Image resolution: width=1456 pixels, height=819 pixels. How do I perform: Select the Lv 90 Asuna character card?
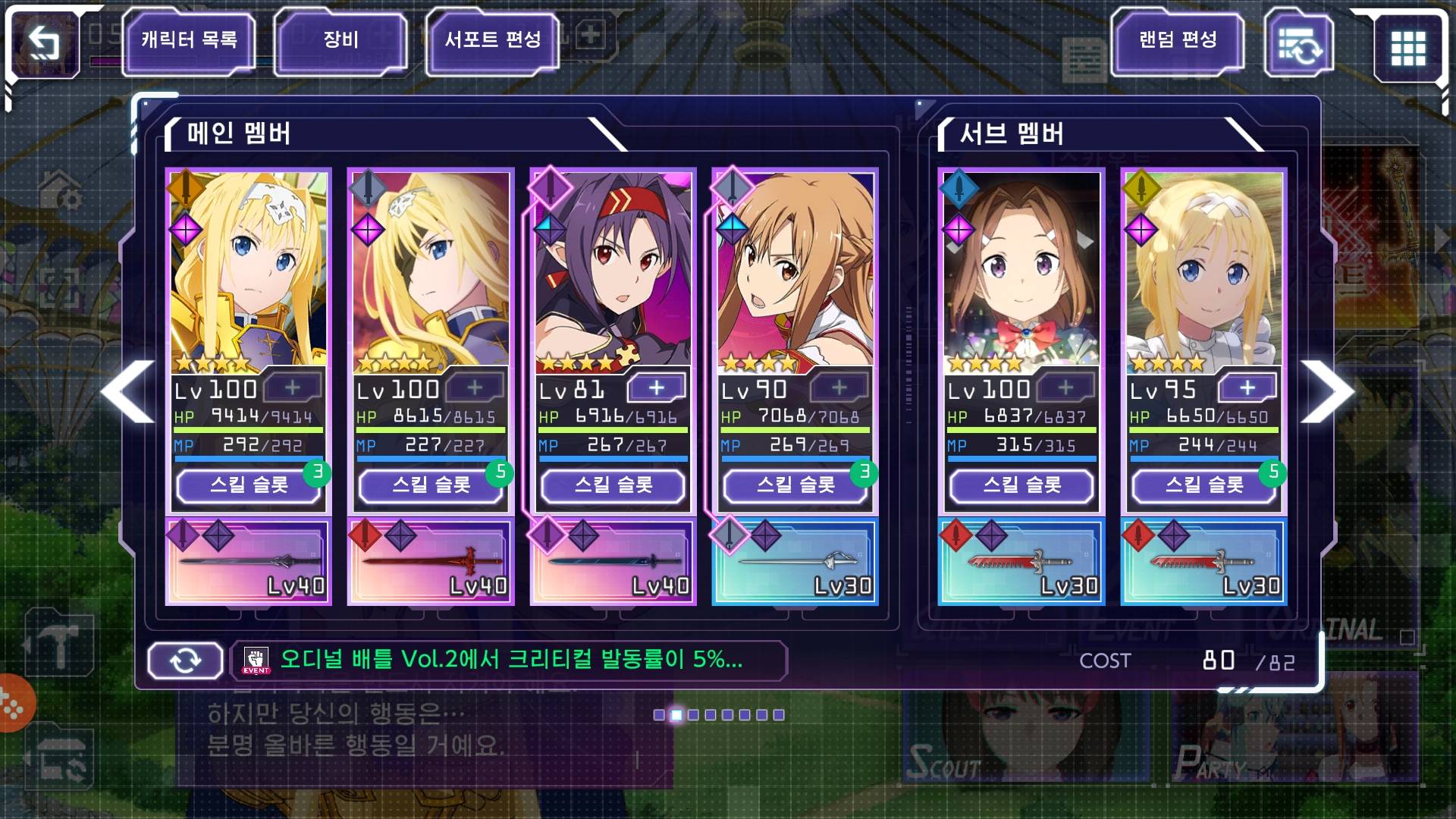(795, 273)
